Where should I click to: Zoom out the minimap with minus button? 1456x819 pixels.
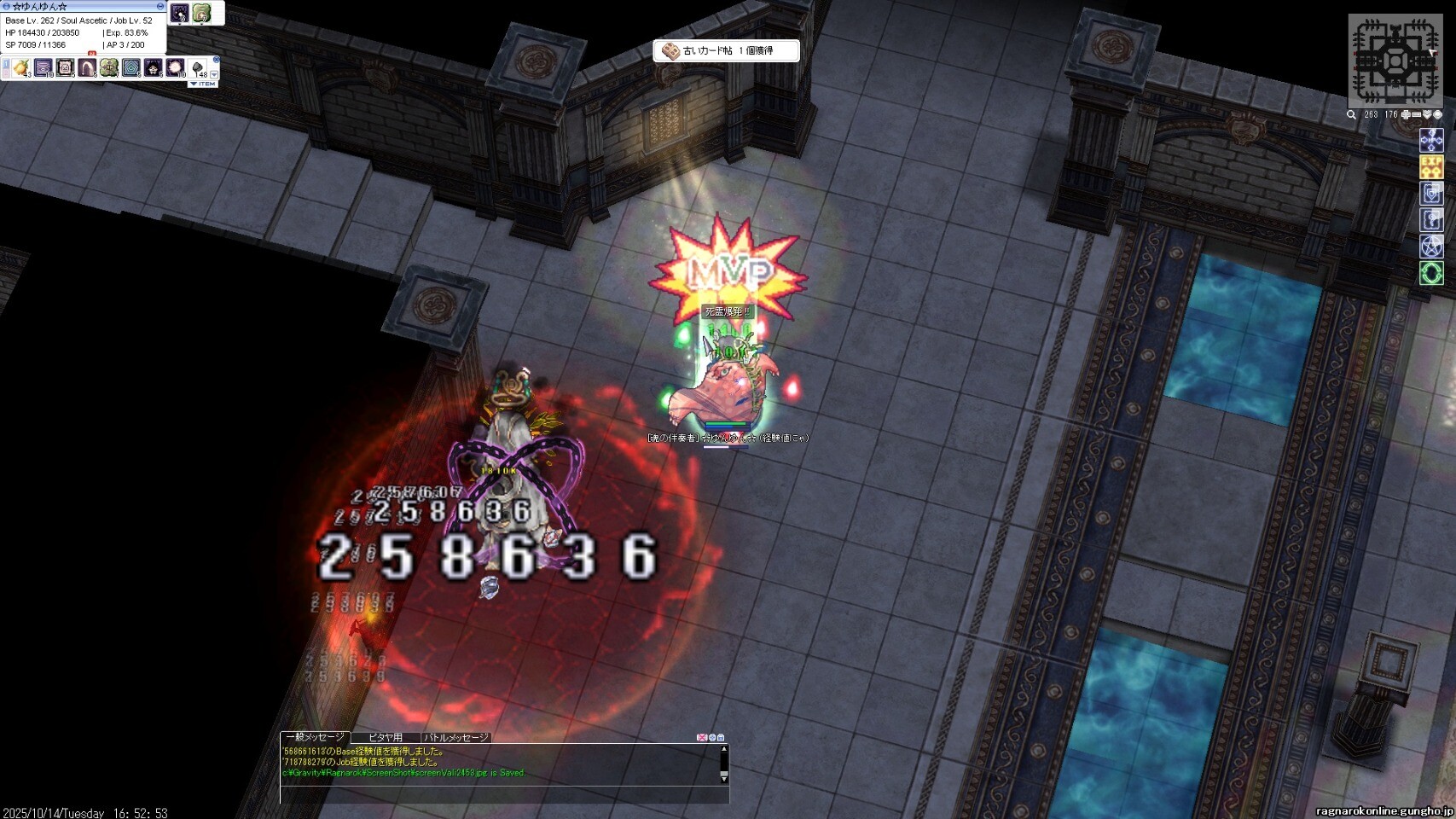(1416, 114)
